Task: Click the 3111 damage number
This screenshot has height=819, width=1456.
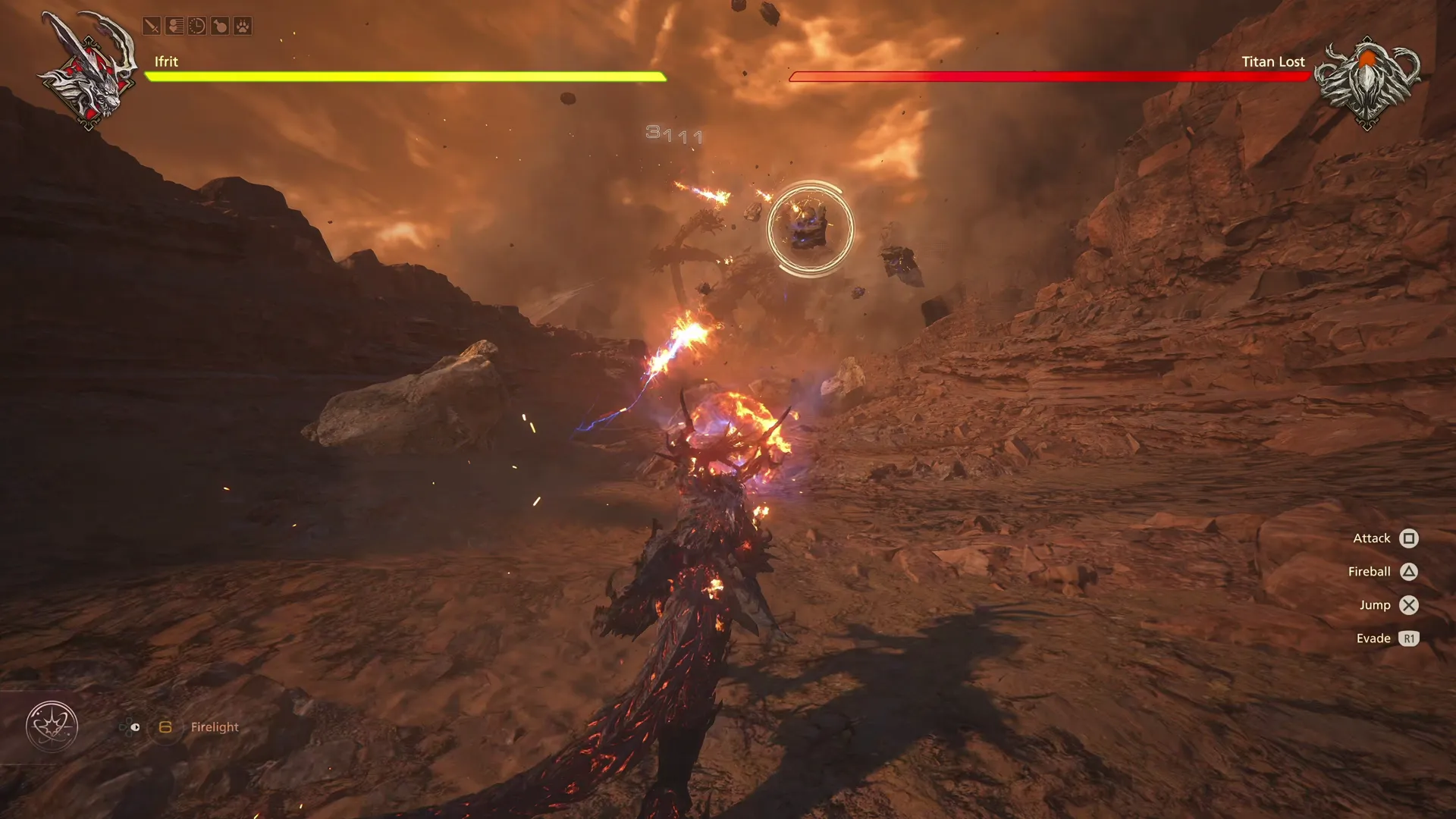Action: click(x=670, y=134)
